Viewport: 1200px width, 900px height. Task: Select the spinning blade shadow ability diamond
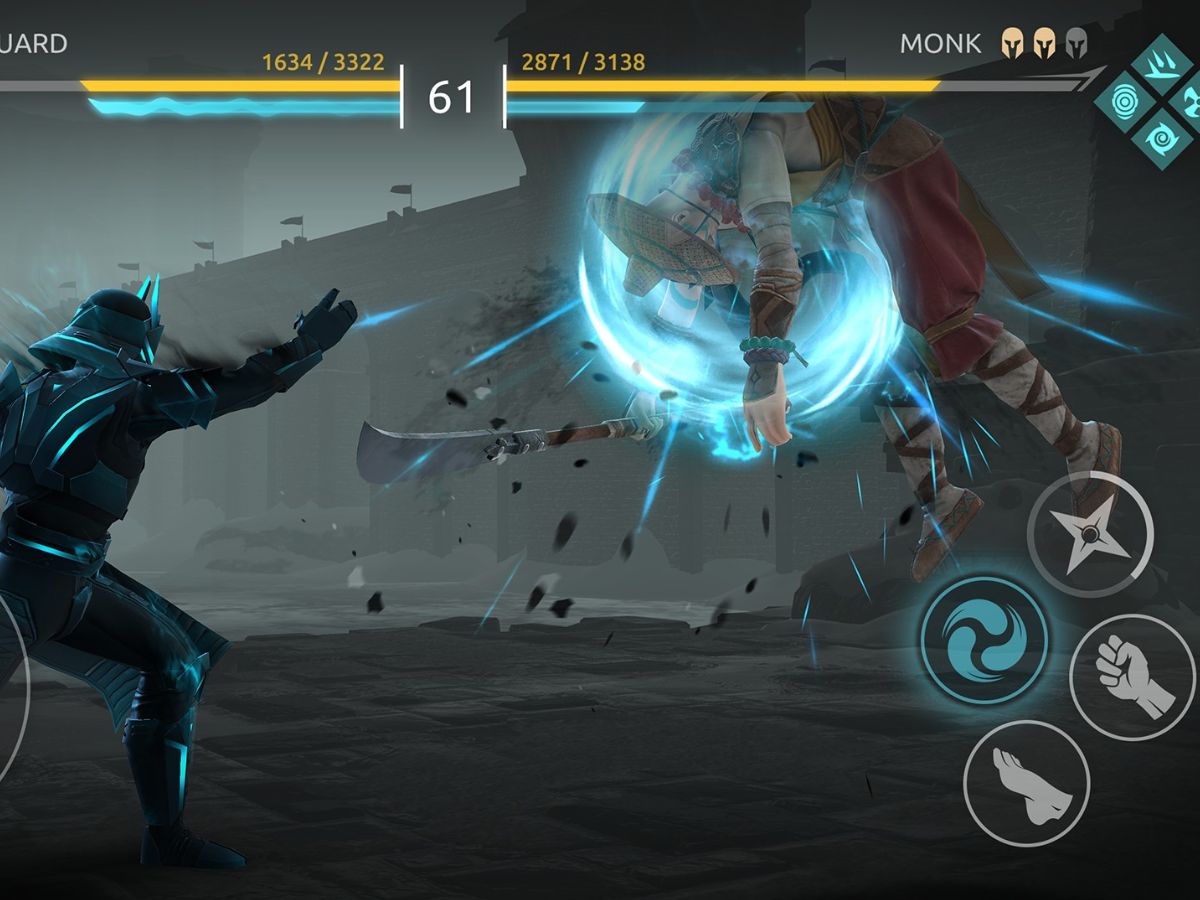[x=1190, y=100]
